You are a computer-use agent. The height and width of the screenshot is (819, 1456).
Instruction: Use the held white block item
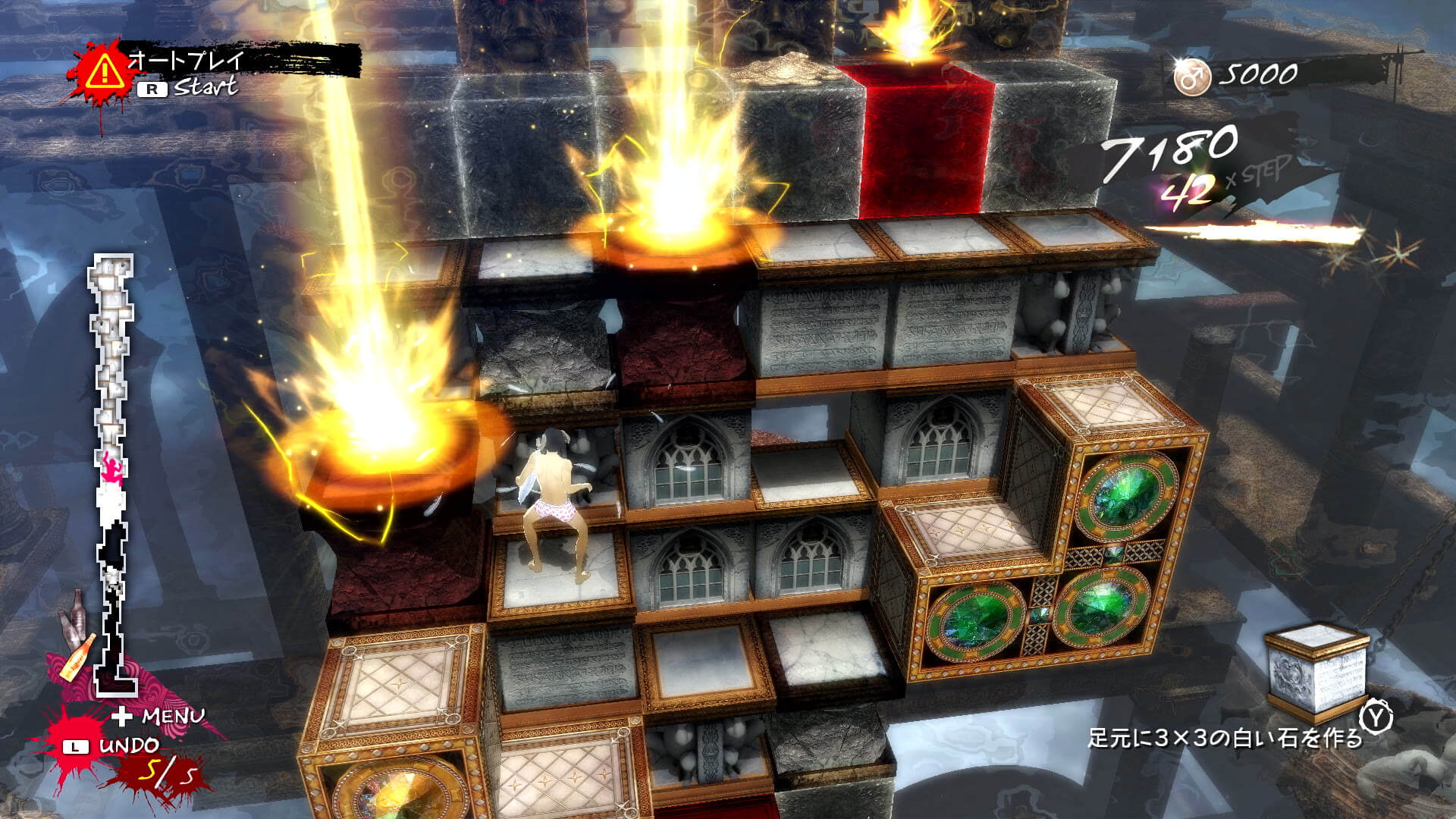pos(1318,670)
